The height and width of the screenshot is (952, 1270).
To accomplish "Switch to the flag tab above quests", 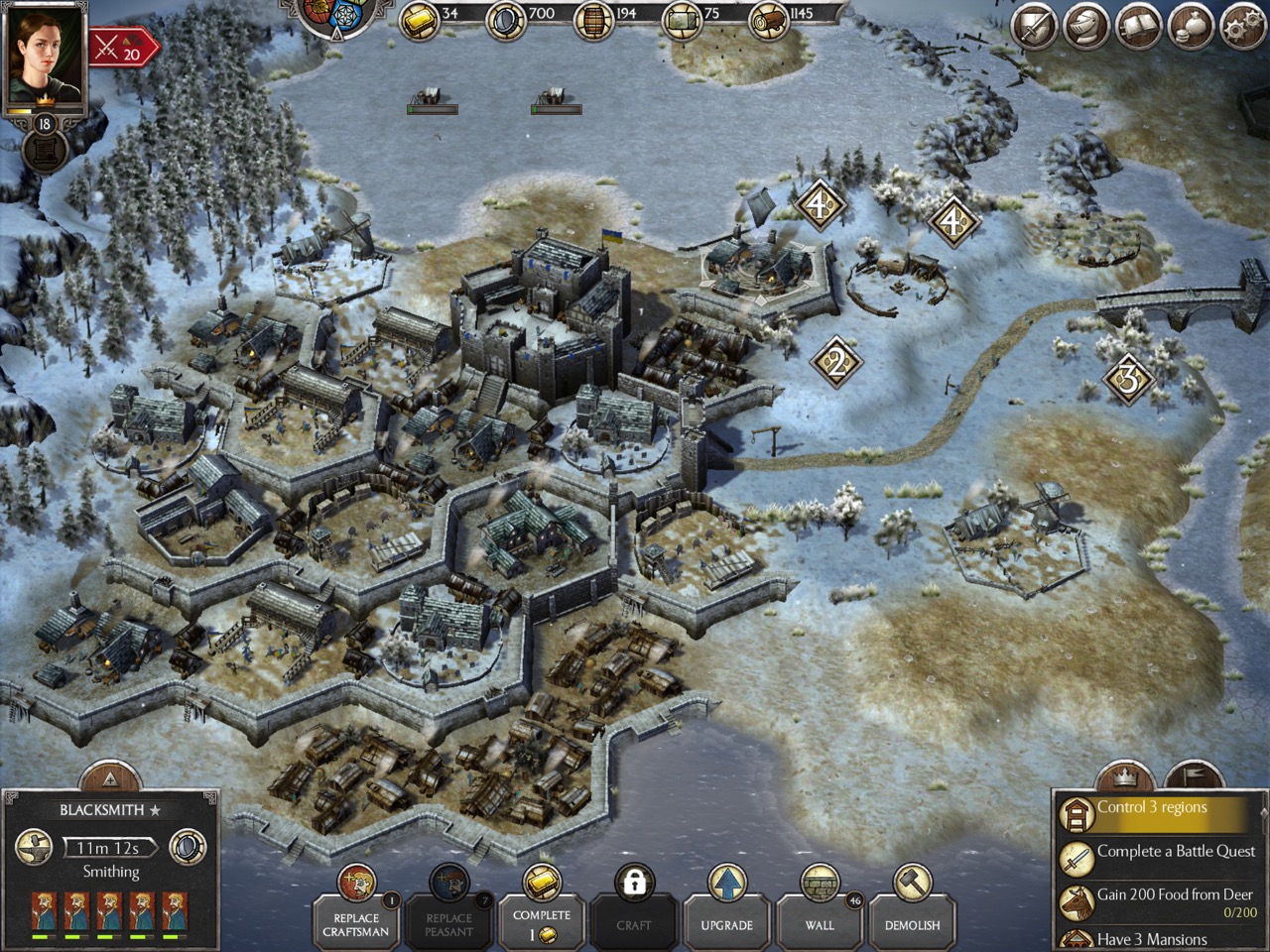I will tap(1194, 776).
